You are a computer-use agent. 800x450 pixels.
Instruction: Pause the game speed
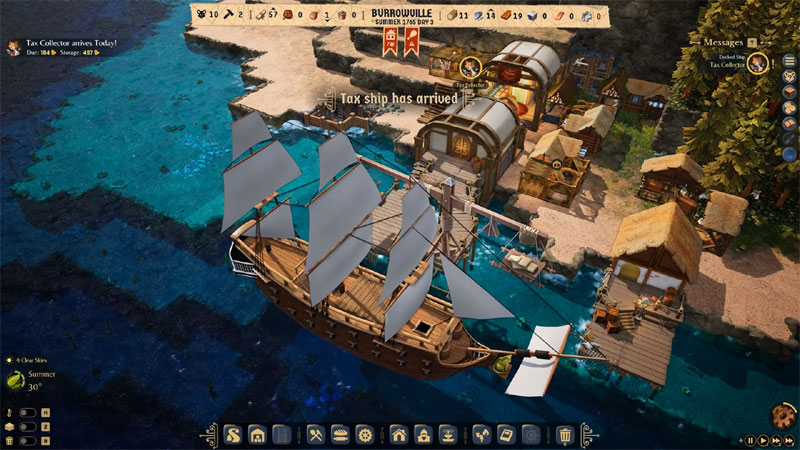pos(751,440)
